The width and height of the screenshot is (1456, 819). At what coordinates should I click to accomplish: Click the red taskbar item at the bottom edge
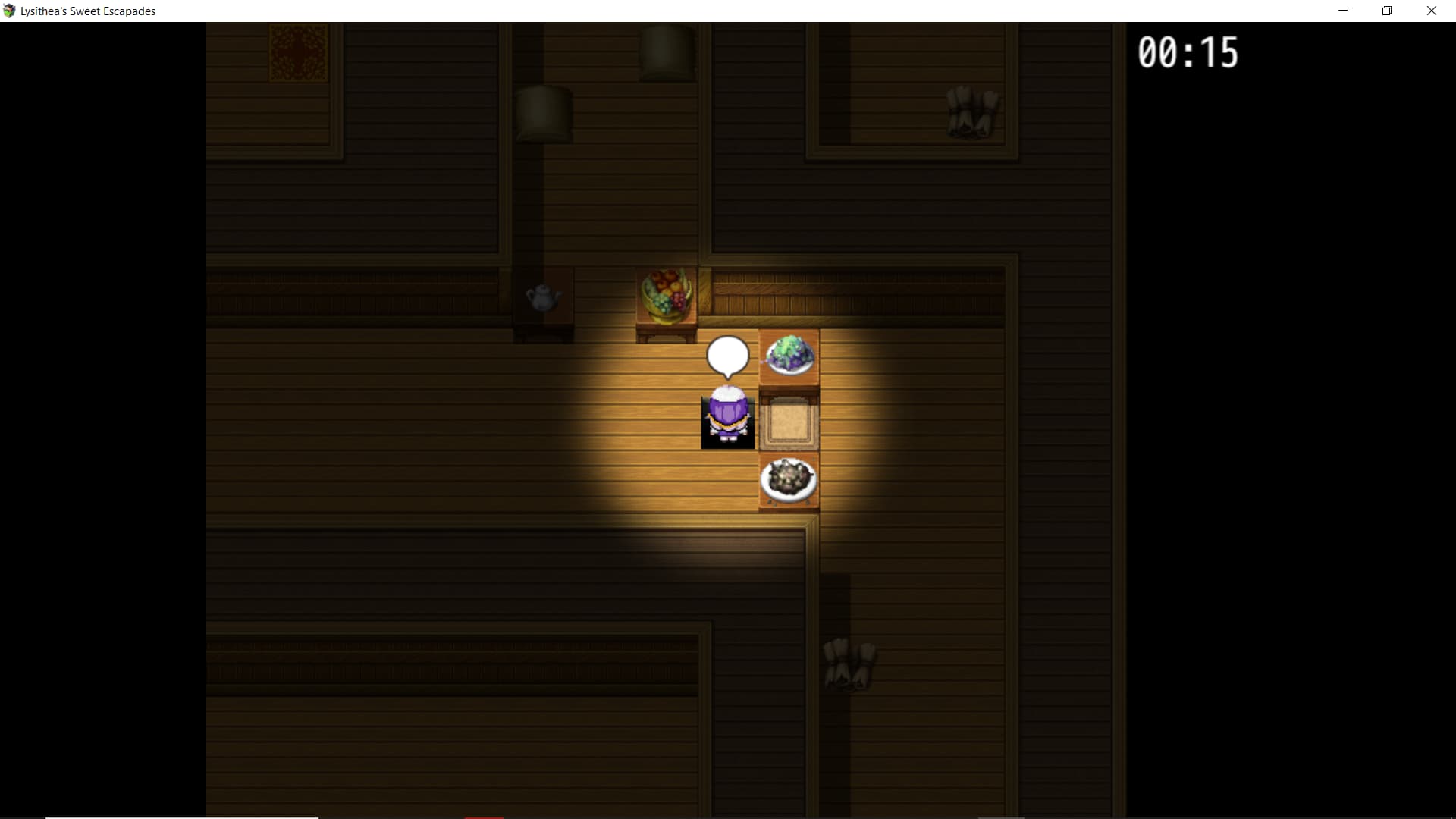click(x=483, y=817)
